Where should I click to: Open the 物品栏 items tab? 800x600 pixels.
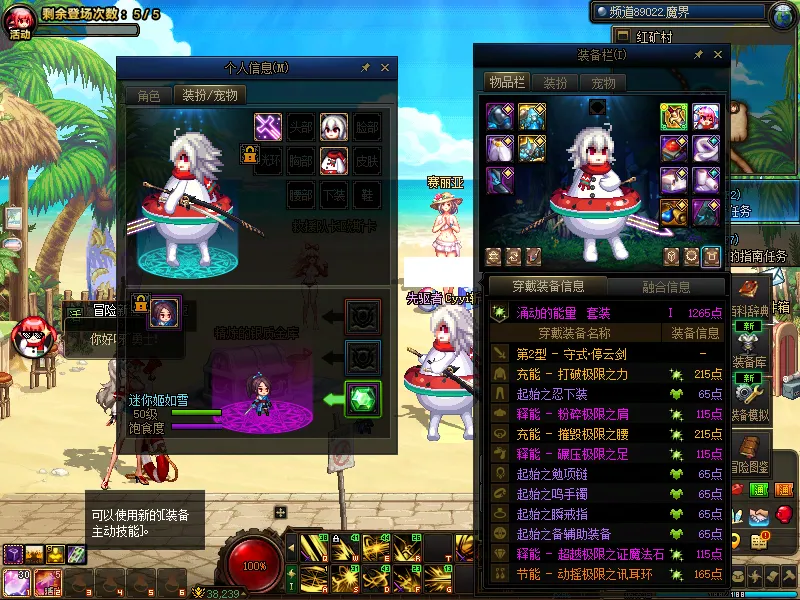coord(506,83)
